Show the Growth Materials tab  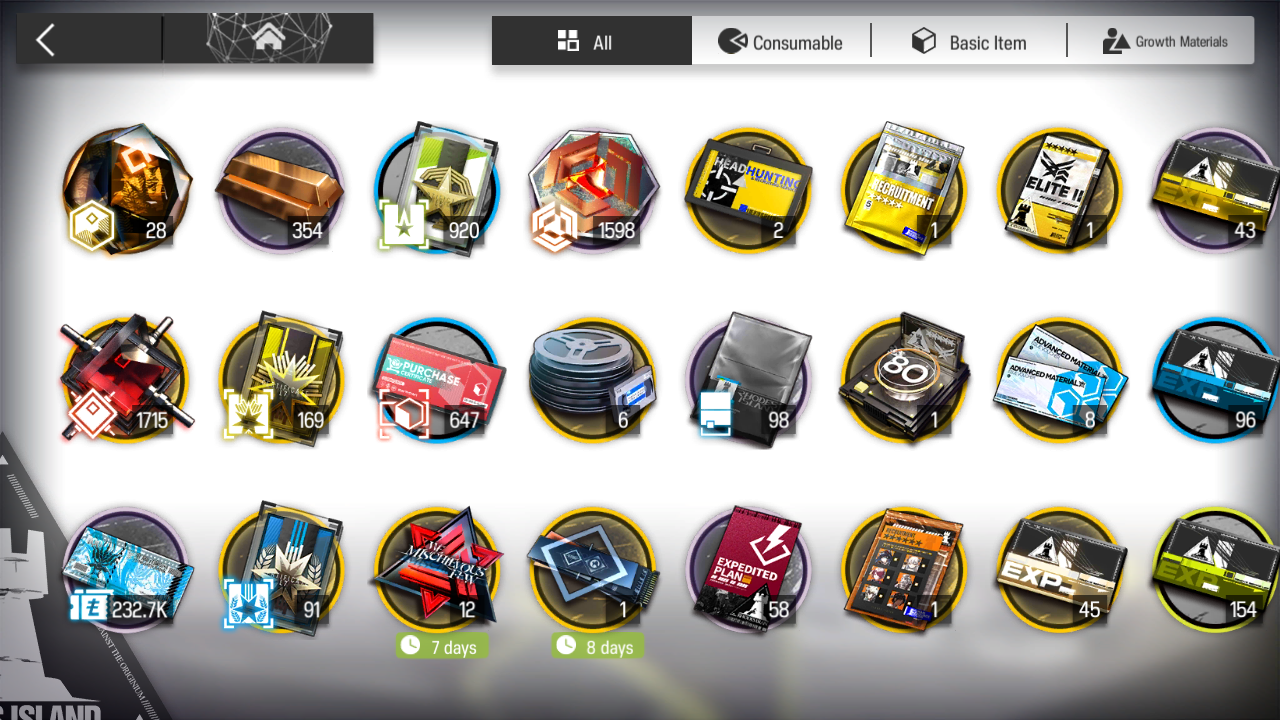[x=1164, y=42]
